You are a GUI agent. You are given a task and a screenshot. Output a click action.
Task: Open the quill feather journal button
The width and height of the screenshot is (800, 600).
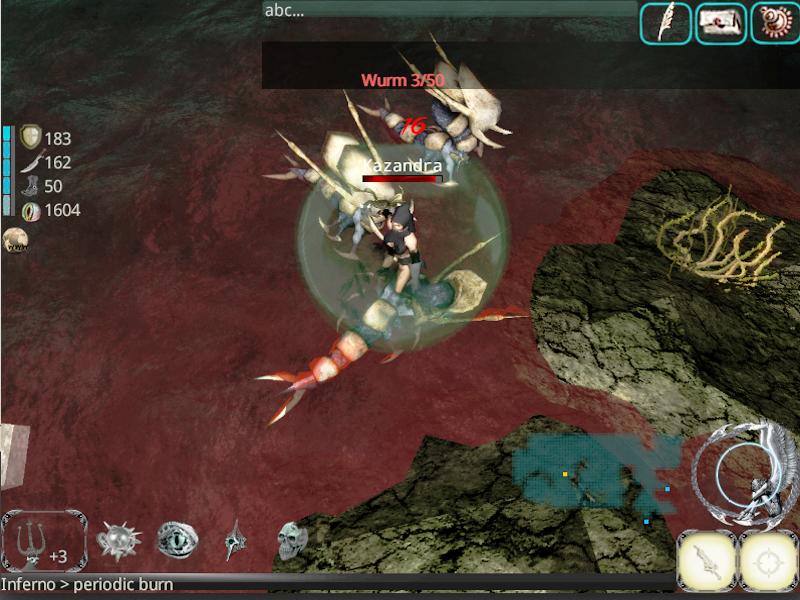coord(665,23)
